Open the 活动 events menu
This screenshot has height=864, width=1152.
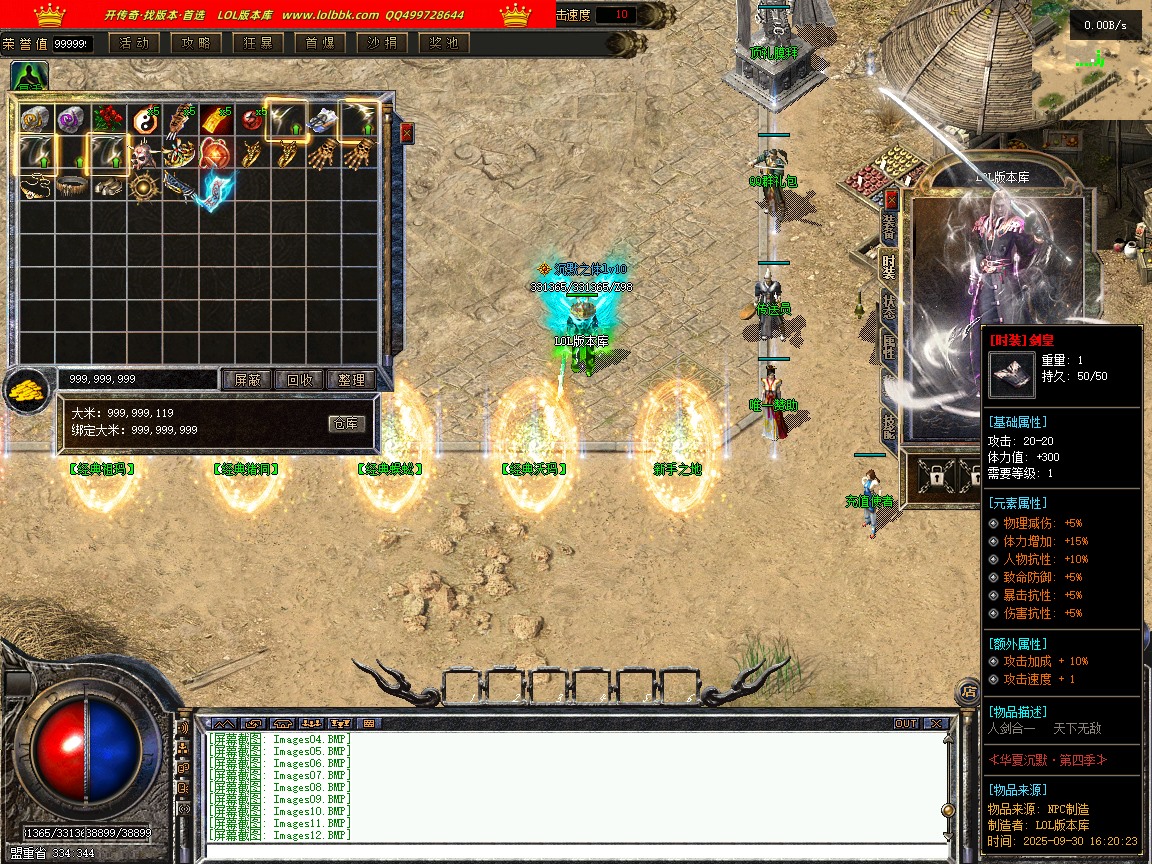coord(133,43)
